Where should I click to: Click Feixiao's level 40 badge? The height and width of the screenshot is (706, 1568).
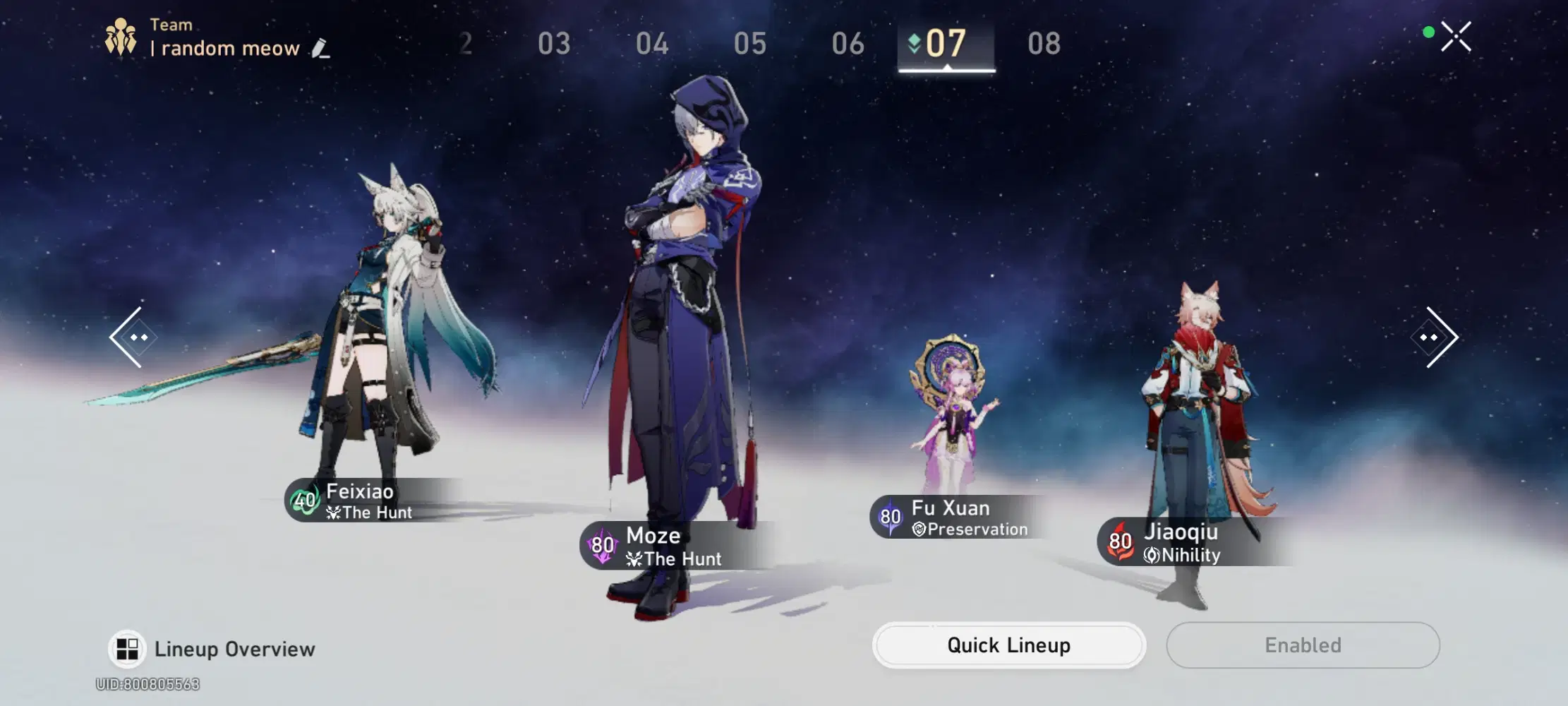[304, 501]
